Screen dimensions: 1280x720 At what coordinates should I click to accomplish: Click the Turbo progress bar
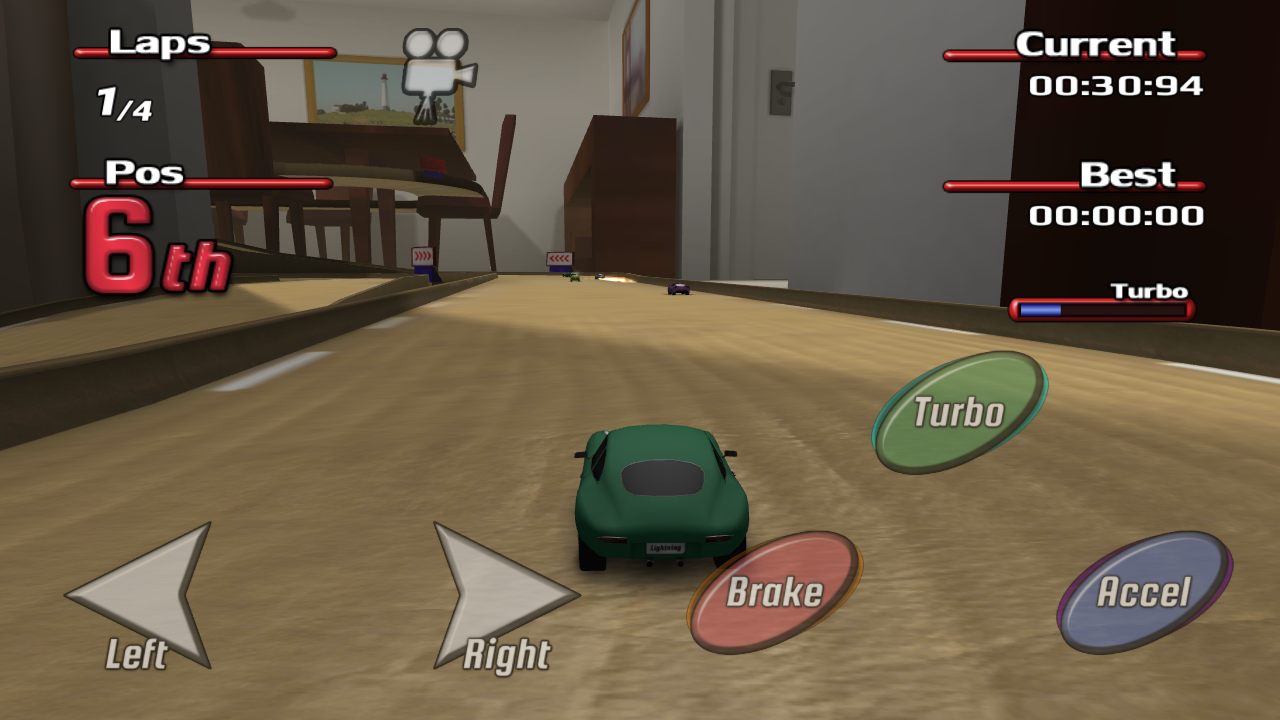pos(1103,310)
